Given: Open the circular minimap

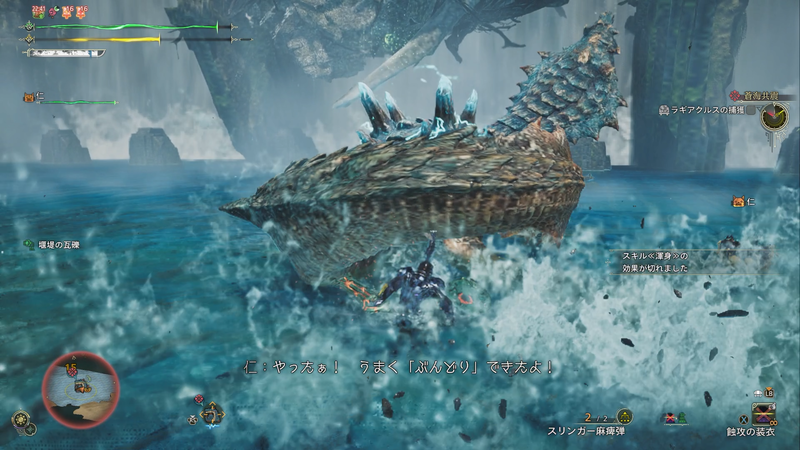Looking at the screenshot, I should pos(80,389).
